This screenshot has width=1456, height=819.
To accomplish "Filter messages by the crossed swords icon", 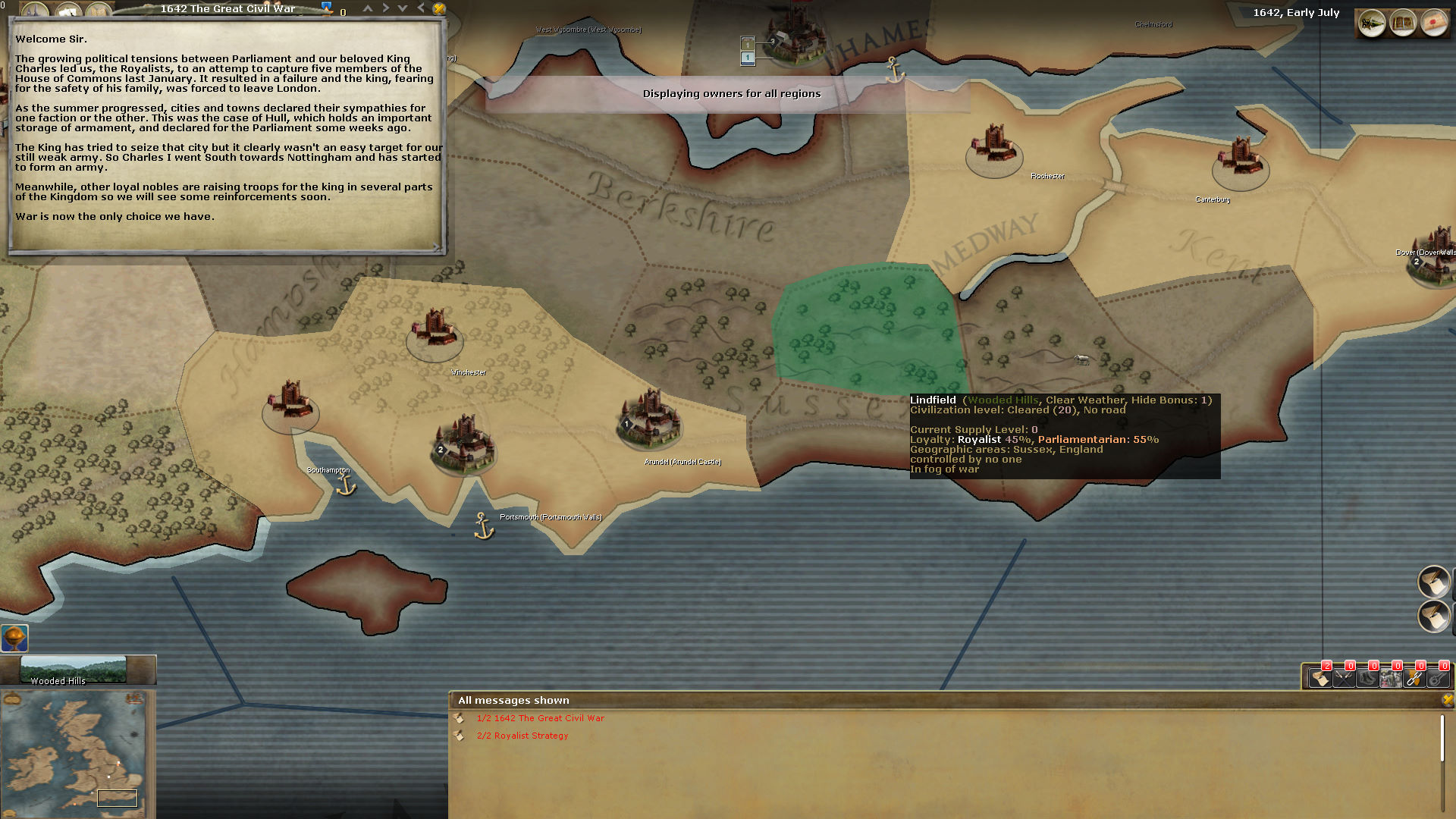I will pyautogui.click(x=1344, y=677).
